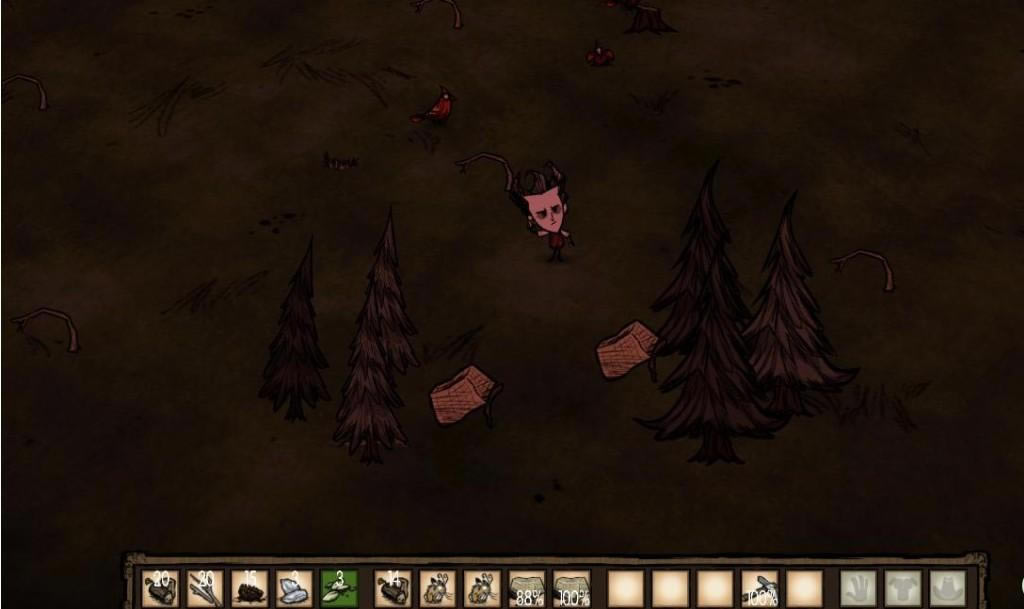The image size is (1024, 609).
Task: Select the dark item stack showing 15
Action: tap(249, 588)
